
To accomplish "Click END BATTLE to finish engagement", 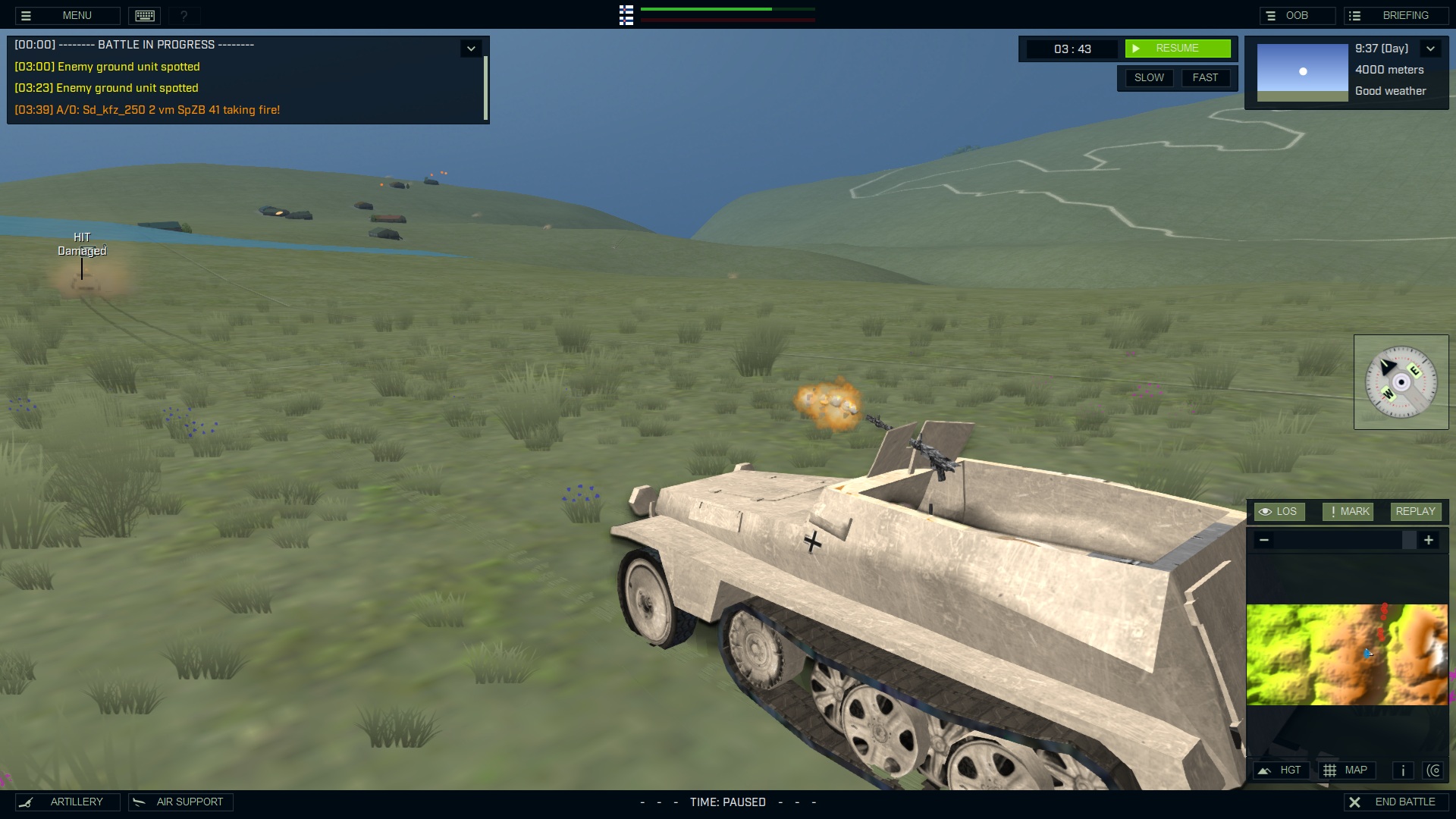I will pyautogui.click(x=1399, y=801).
